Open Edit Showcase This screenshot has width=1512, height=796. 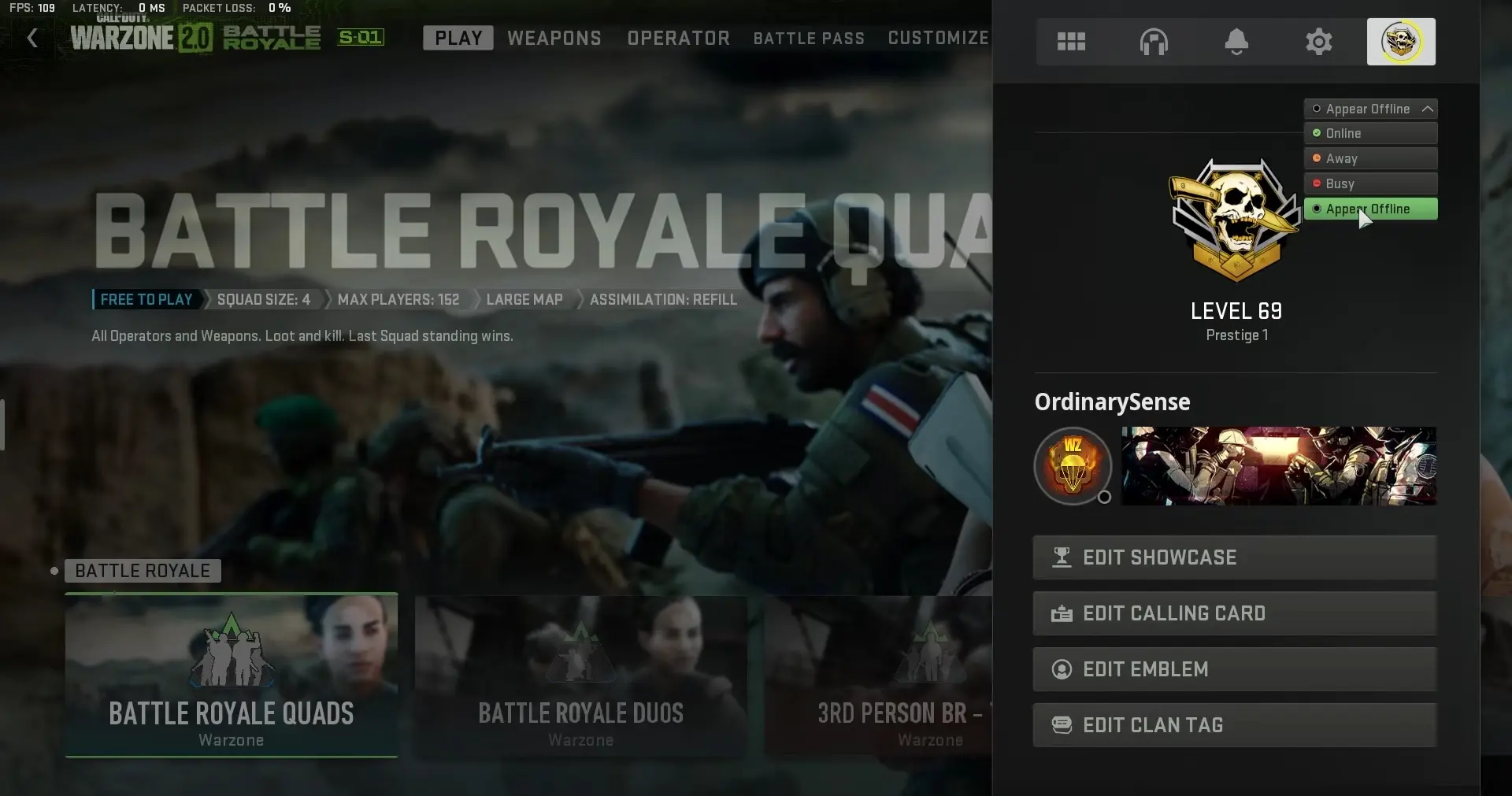point(1235,557)
